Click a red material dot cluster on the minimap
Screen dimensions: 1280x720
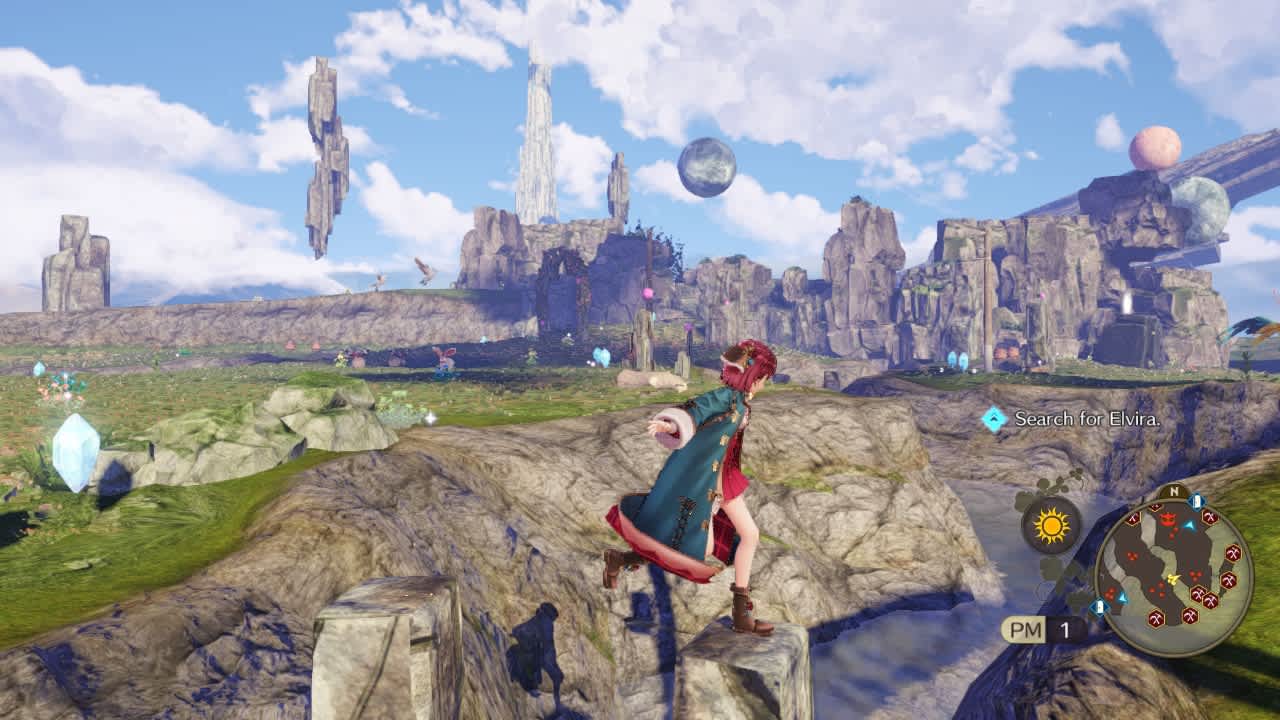[x=1132, y=557]
